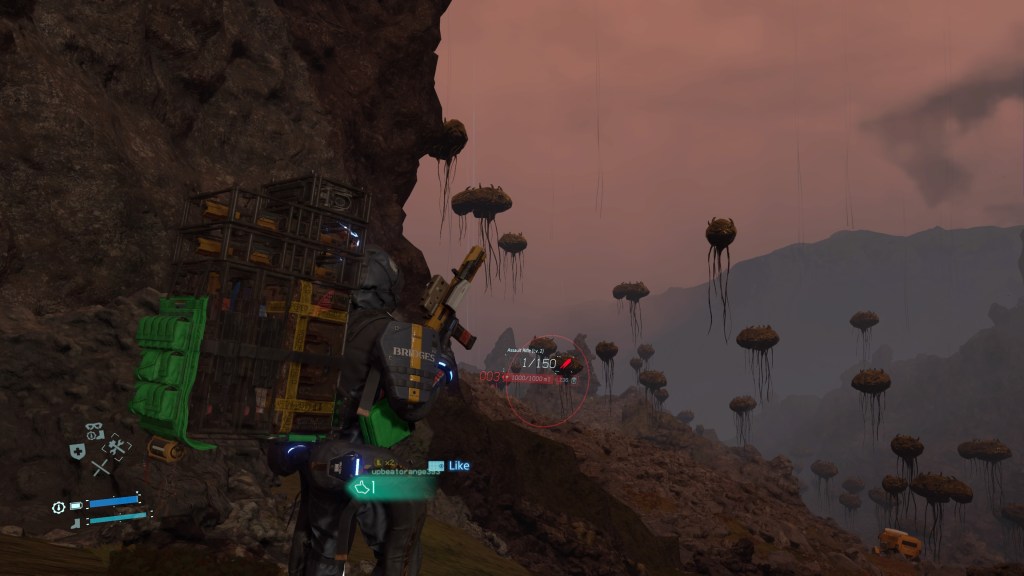Image resolution: width=1024 pixels, height=576 pixels.
Task: Open the shield with plus sign icon
Action: [77, 452]
